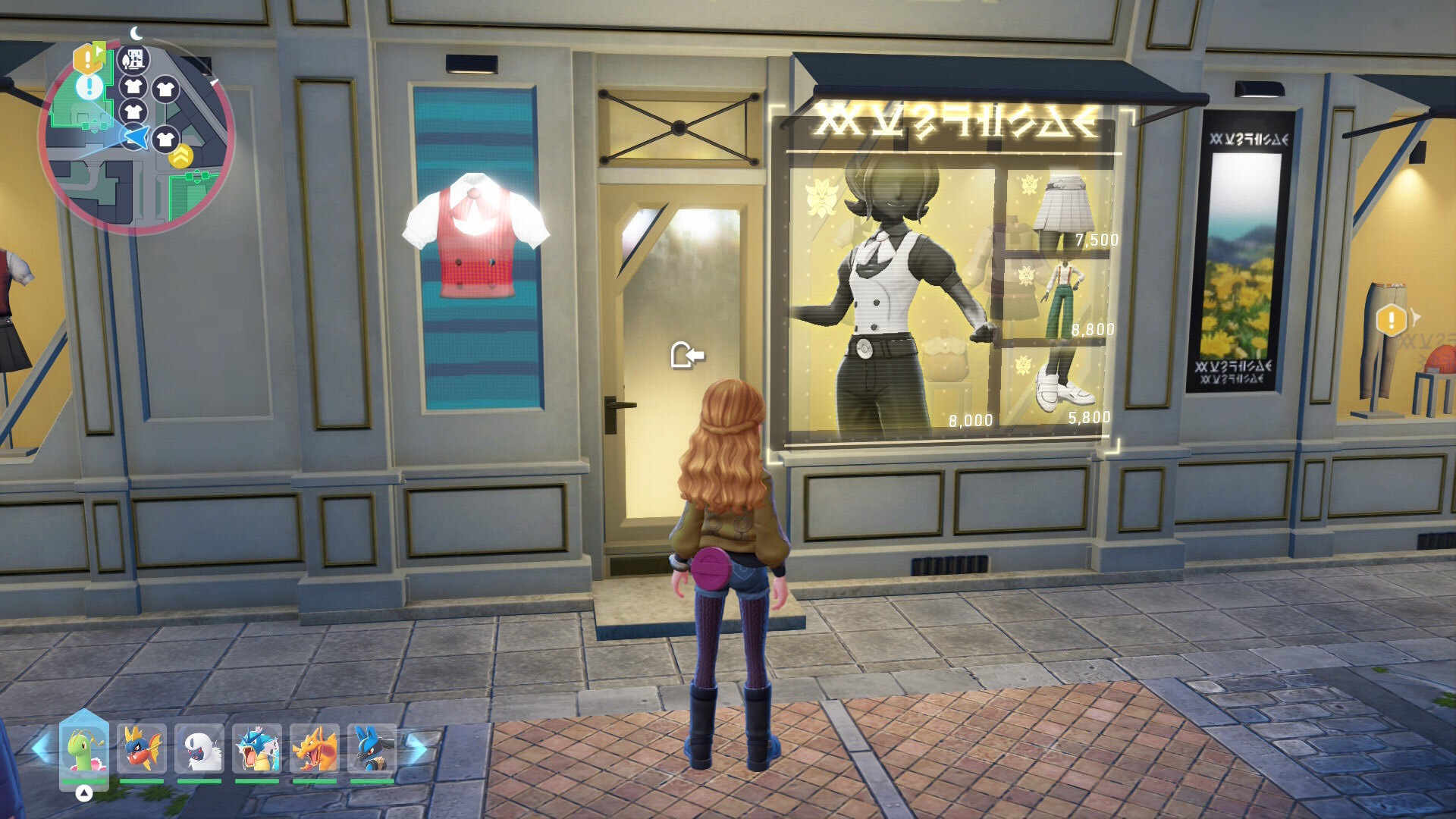Click the orange hexagon exclamation minimap marker
Viewport: 1456px width, 819px height.
[x=87, y=58]
